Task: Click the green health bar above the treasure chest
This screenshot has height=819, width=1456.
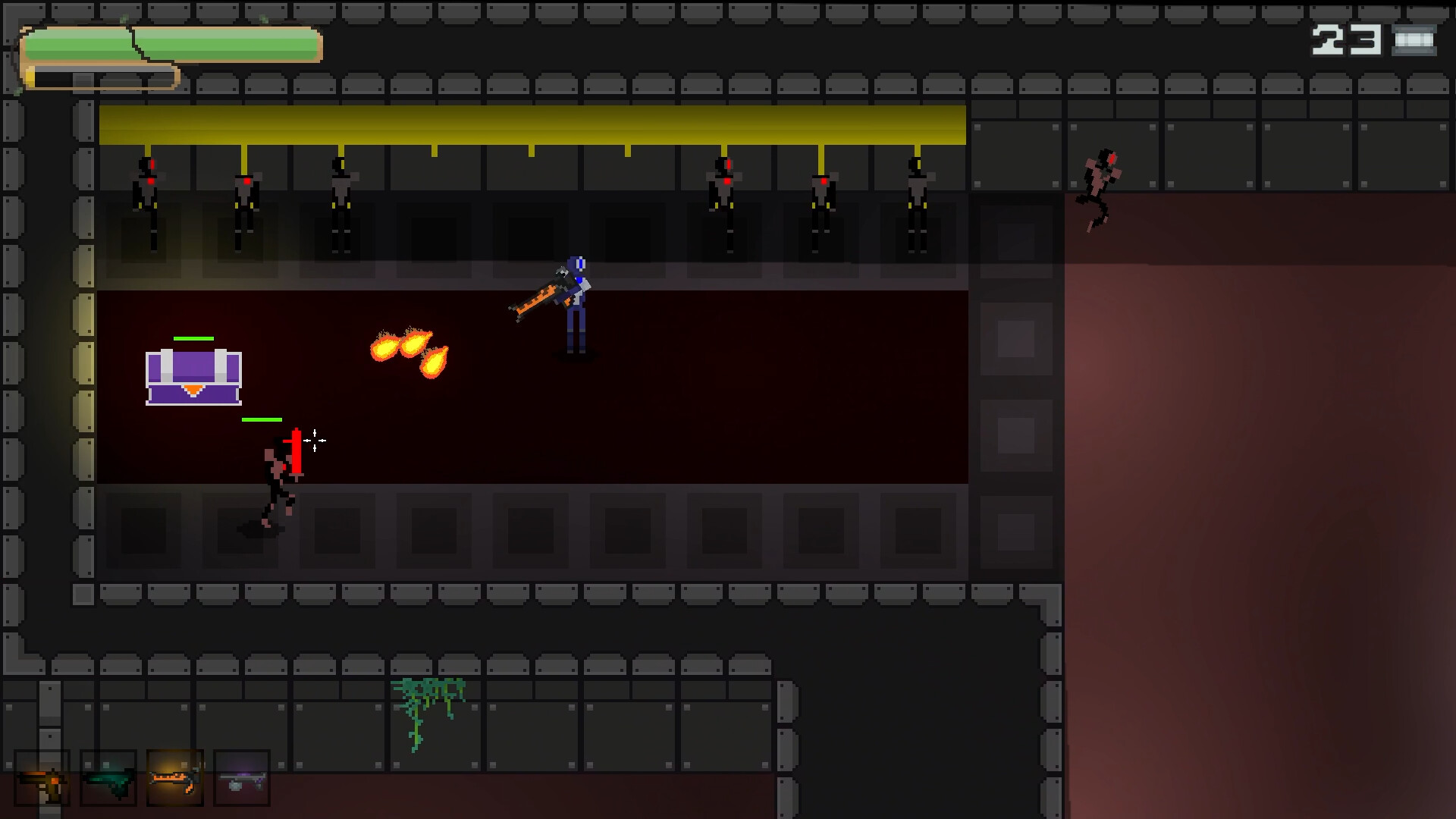Action: pos(193,339)
